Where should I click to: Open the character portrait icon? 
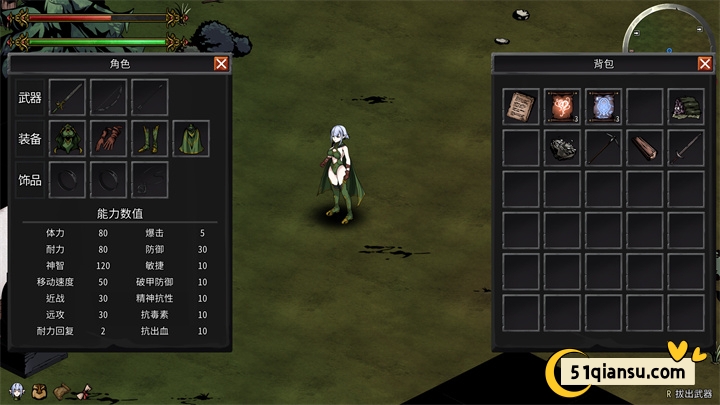coord(16,389)
